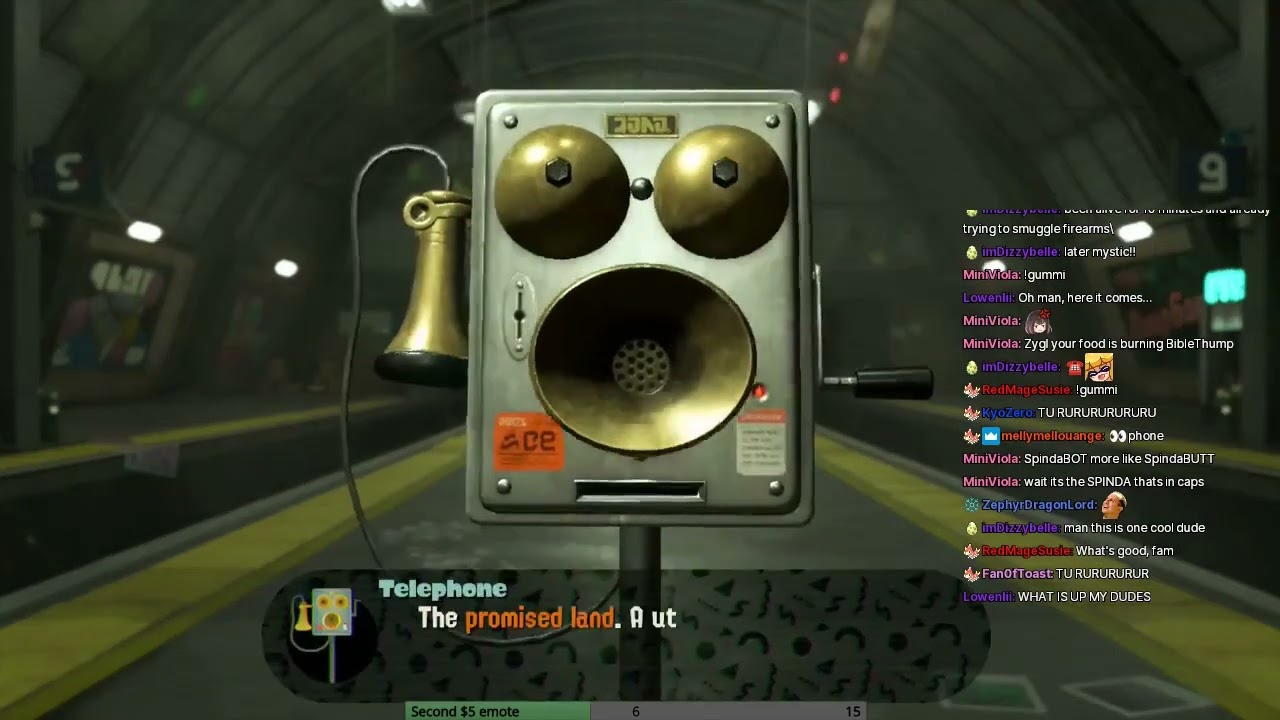This screenshot has height=720, width=1280.
Task: Click the Telephone speaker portrait icon
Action: [x=326, y=613]
